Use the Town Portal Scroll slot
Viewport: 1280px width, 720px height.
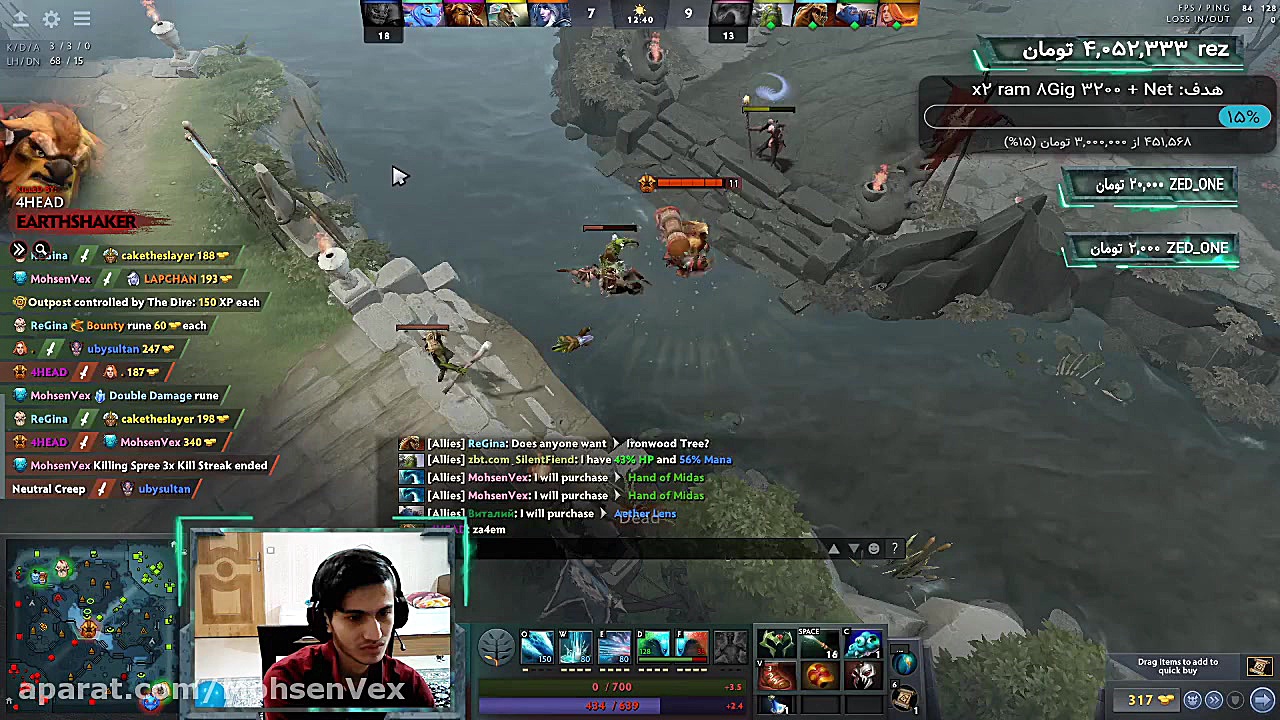903,699
